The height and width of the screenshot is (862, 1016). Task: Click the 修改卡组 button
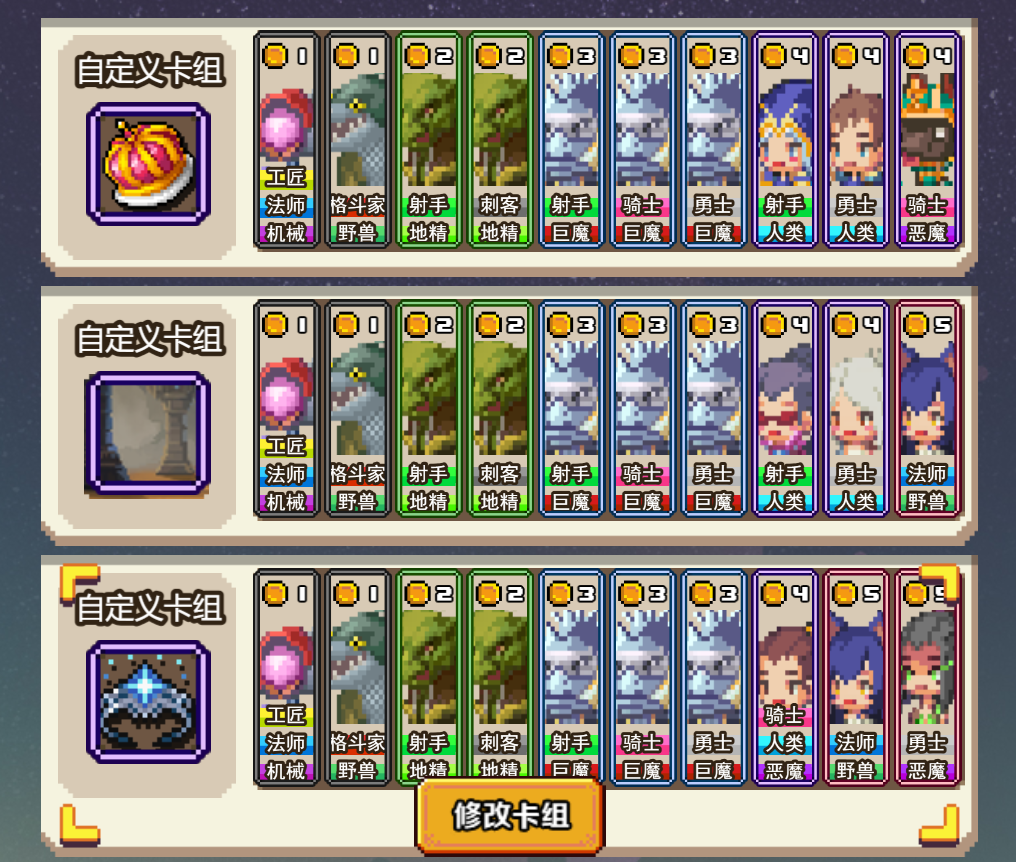(x=510, y=815)
